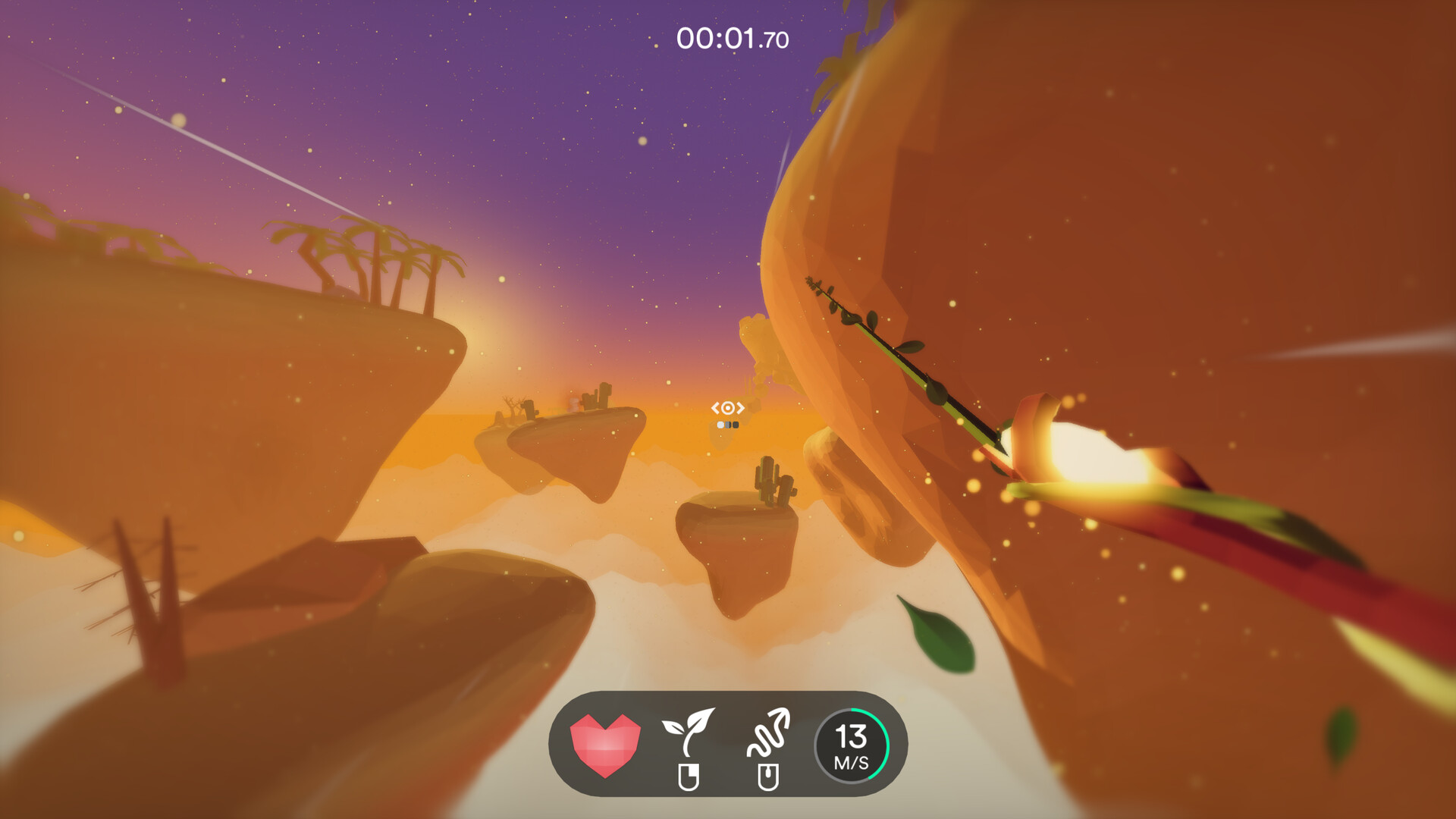The image size is (1456, 819).
Task: Toggle the dark rightmost pip below the reticle
Action: 736,425
